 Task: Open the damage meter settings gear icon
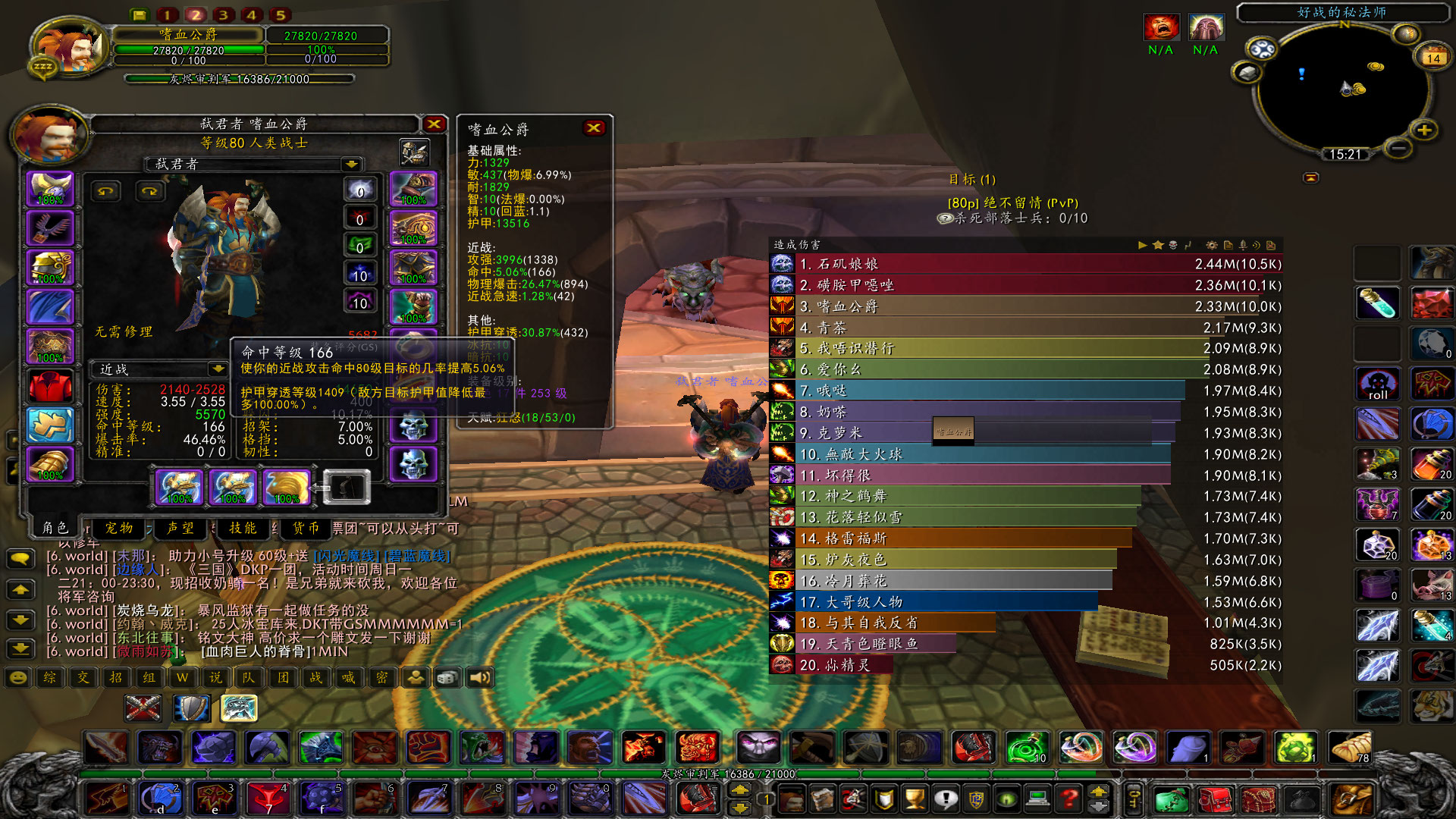pyautogui.click(x=1213, y=246)
